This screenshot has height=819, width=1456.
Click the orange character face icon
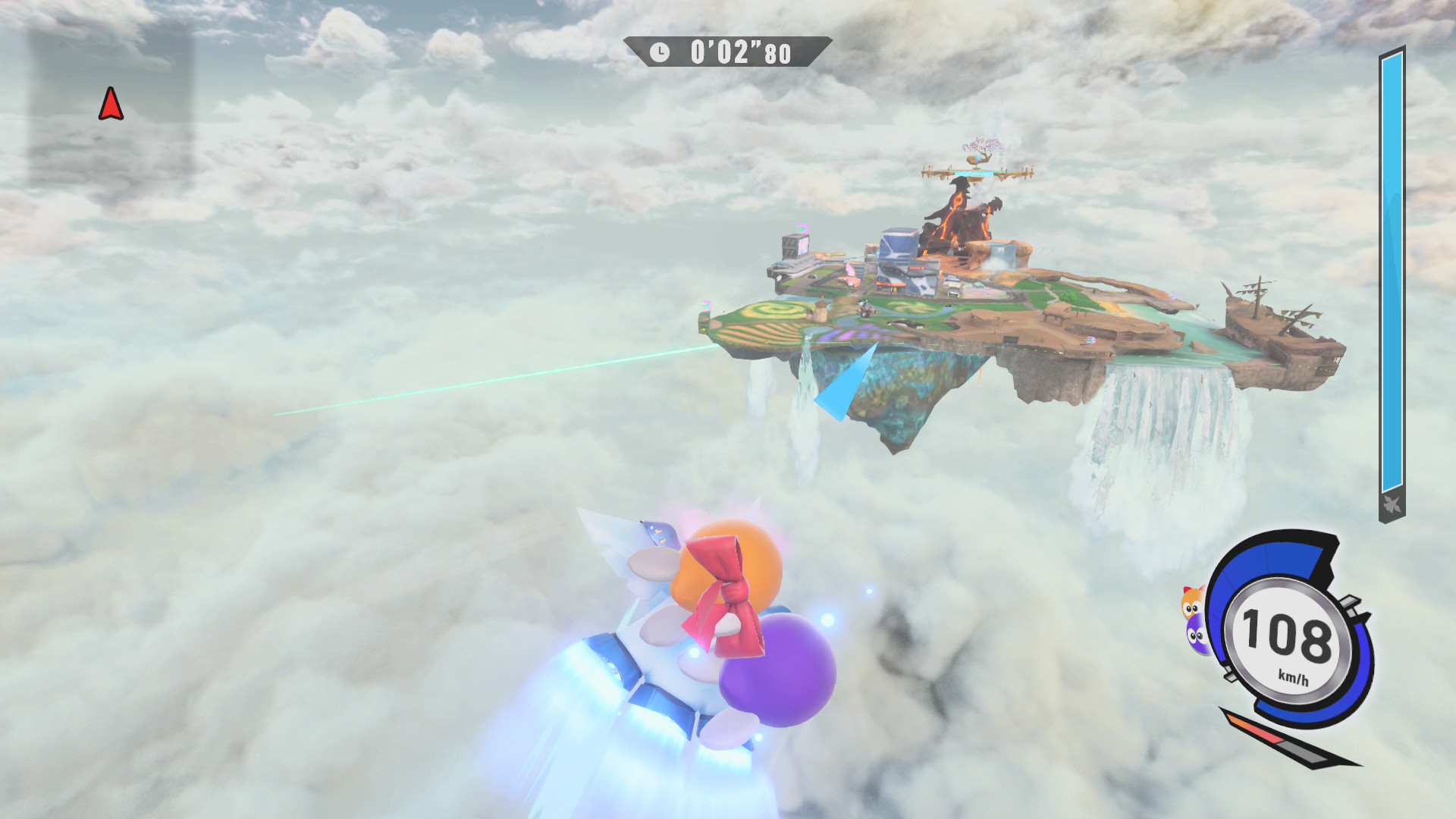[x=1191, y=602]
